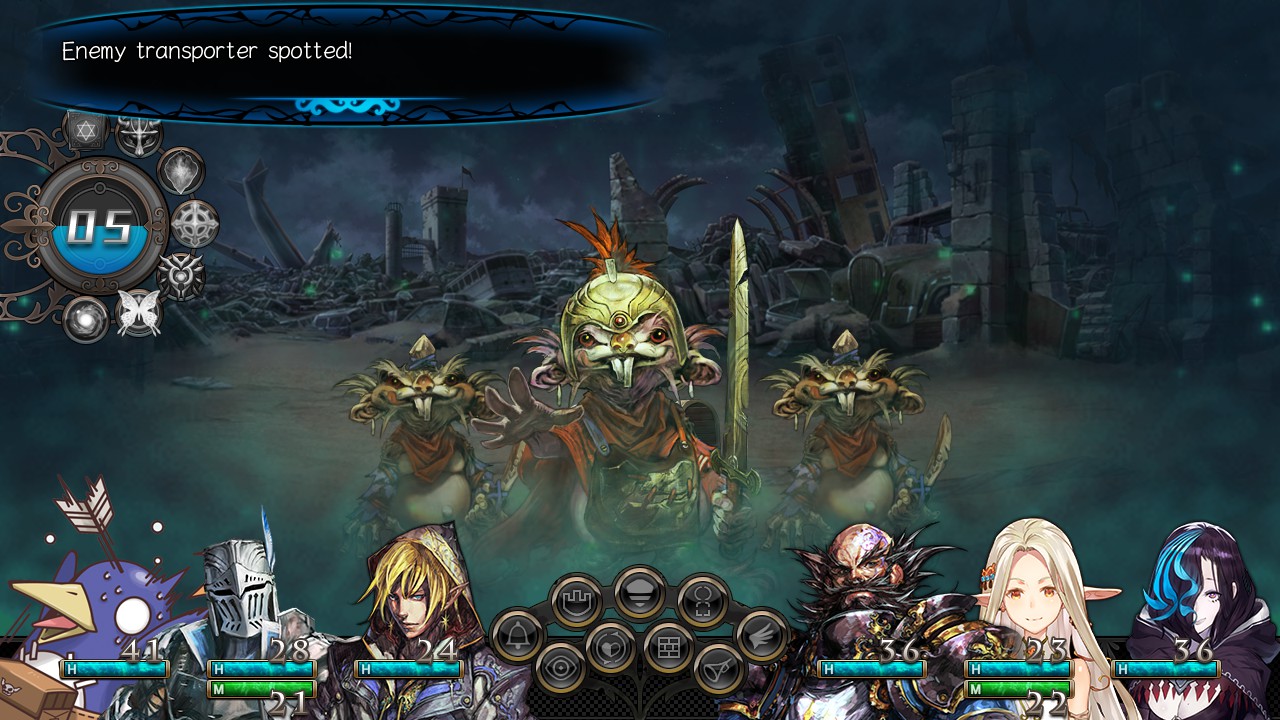Viewport: 1280px width, 720px height.
Task: Click the cross-shaped divine emblem icon
Action: [x=192, y=225]
